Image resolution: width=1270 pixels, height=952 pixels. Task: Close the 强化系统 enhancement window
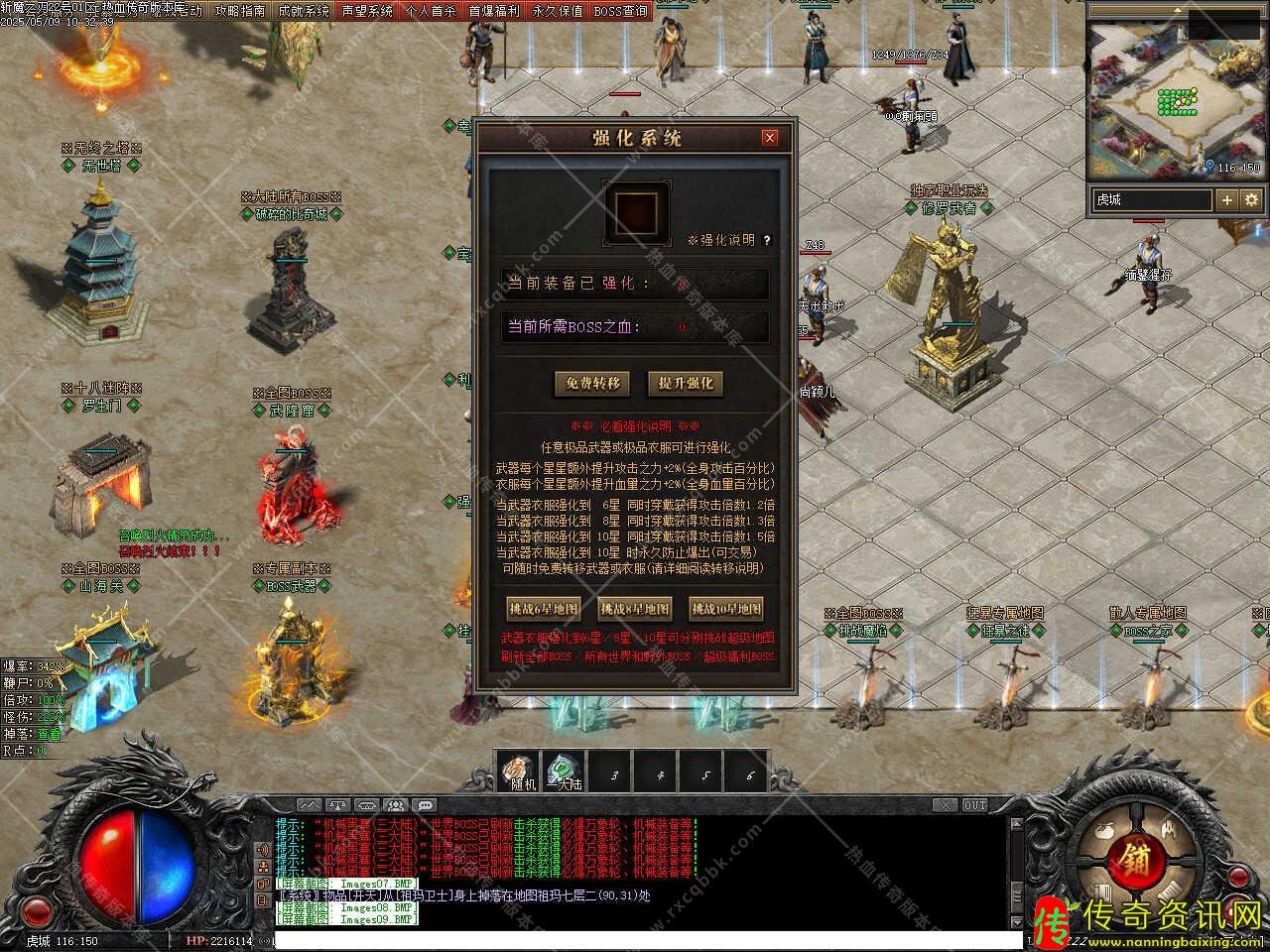(770, 138)
